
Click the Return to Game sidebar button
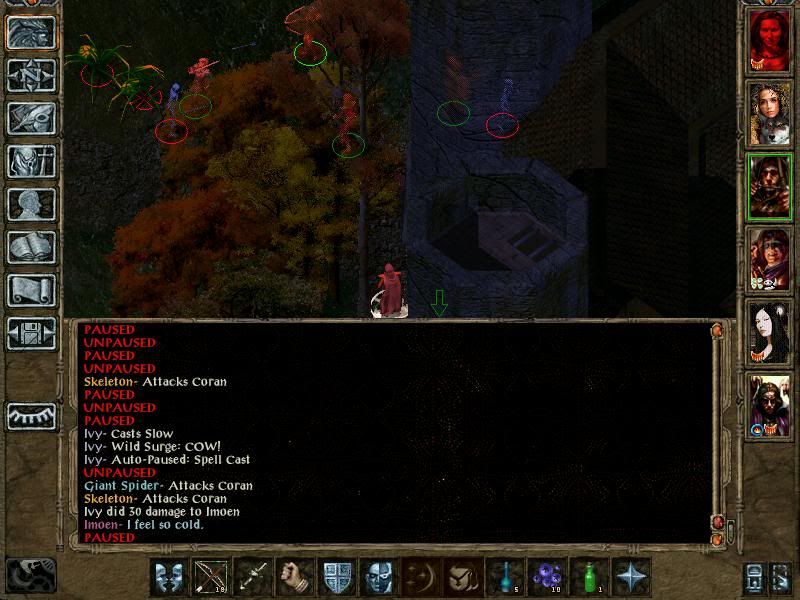(x=31, y=32)
